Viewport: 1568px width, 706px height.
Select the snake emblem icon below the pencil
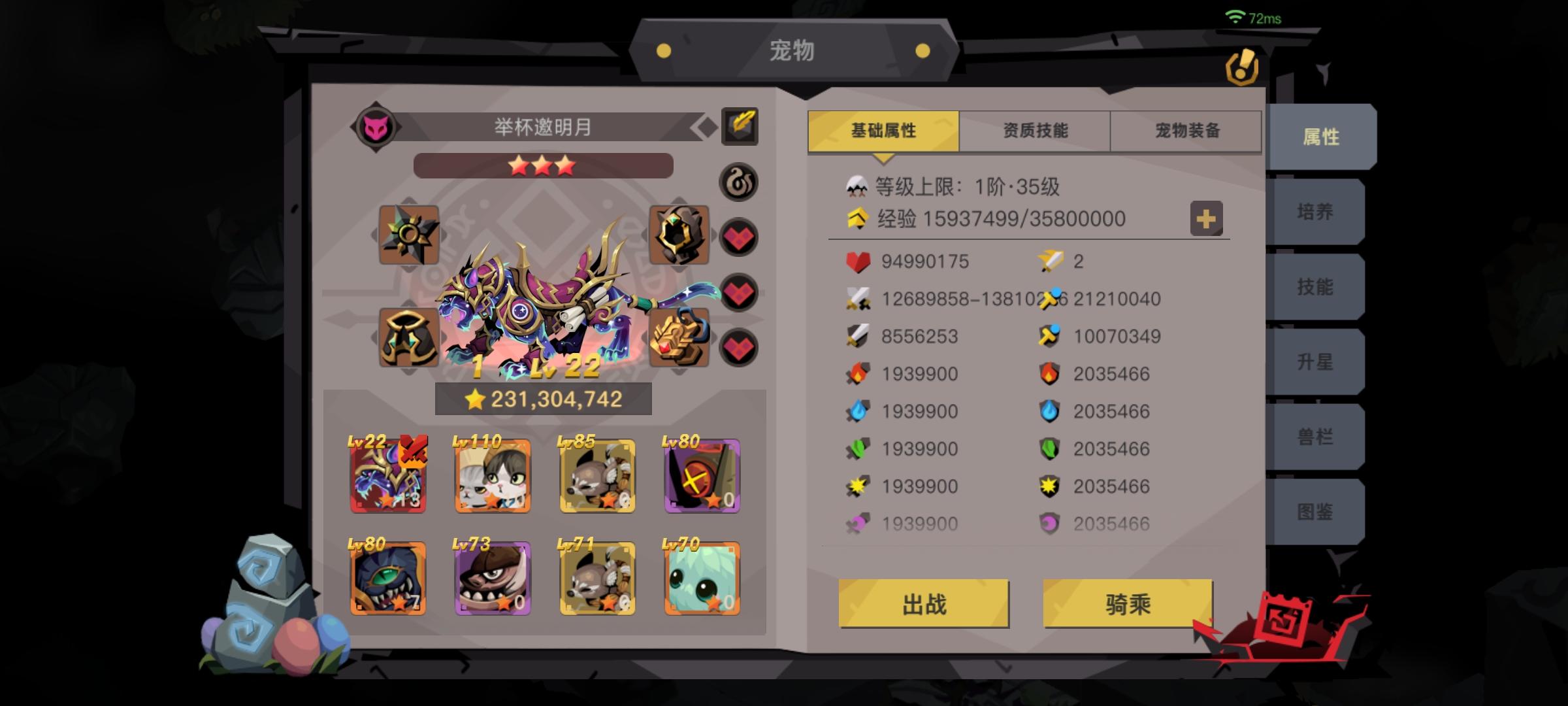738,183
